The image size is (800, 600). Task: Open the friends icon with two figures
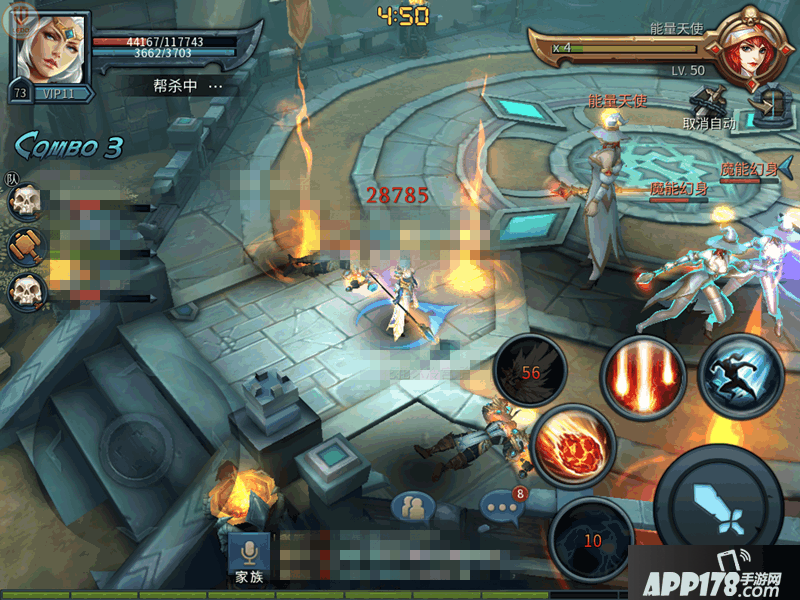point(411,509)
